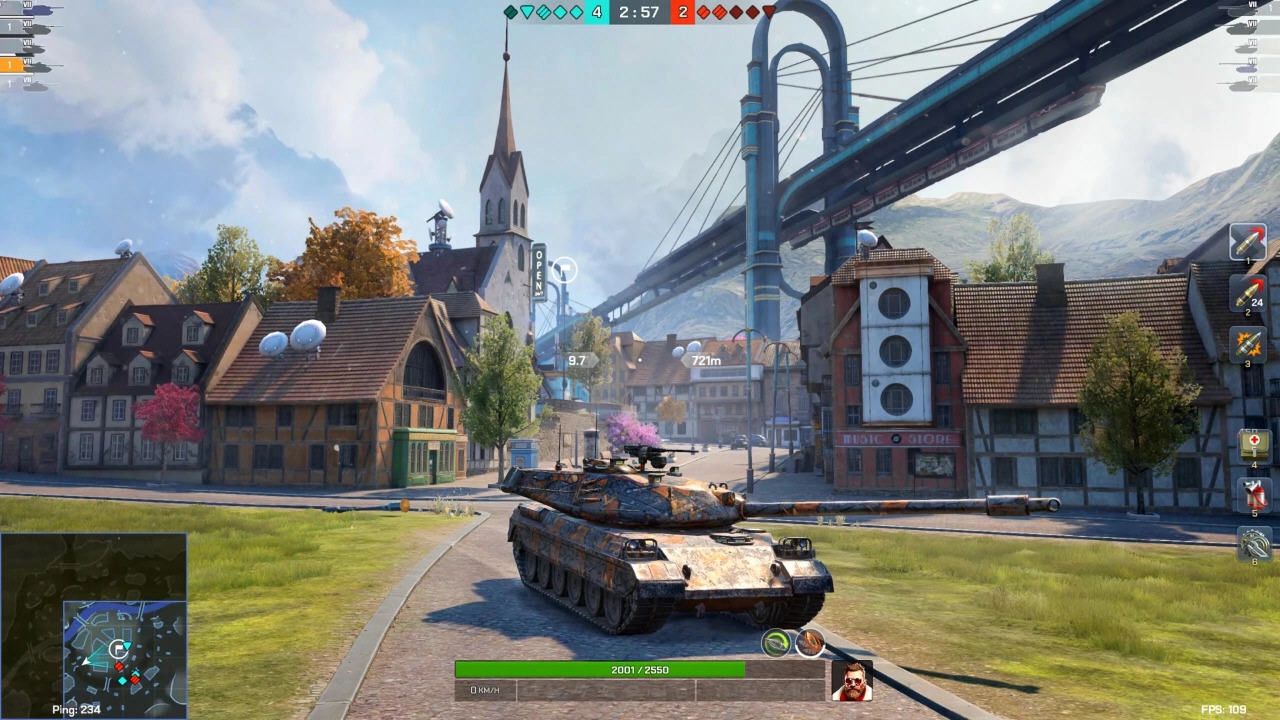Viewport: 1280px width, 720px height.
Task: Choose the high-explosive shell slot
Action: click(x=1248, y=344)
